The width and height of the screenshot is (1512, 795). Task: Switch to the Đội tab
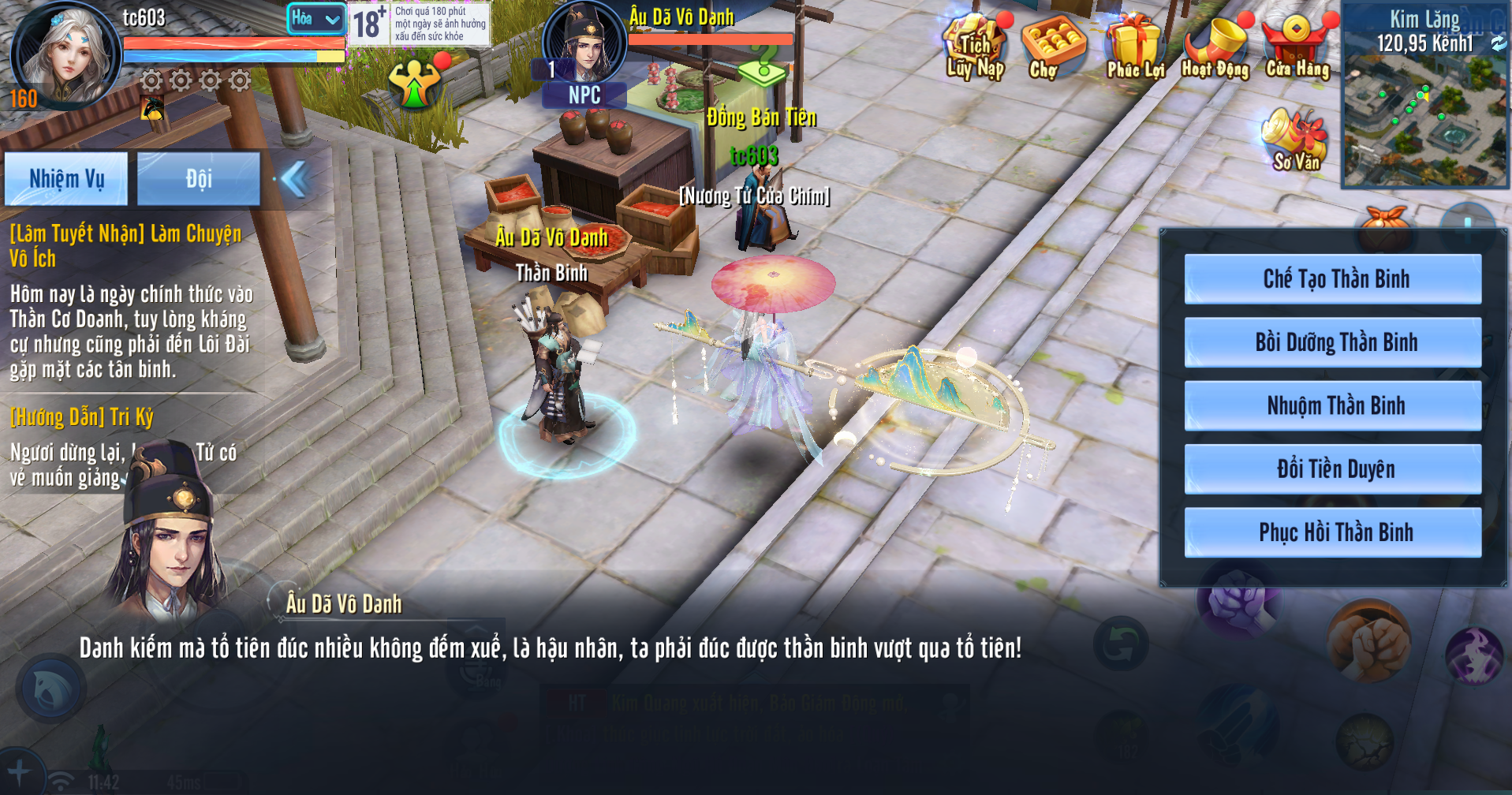198,179
